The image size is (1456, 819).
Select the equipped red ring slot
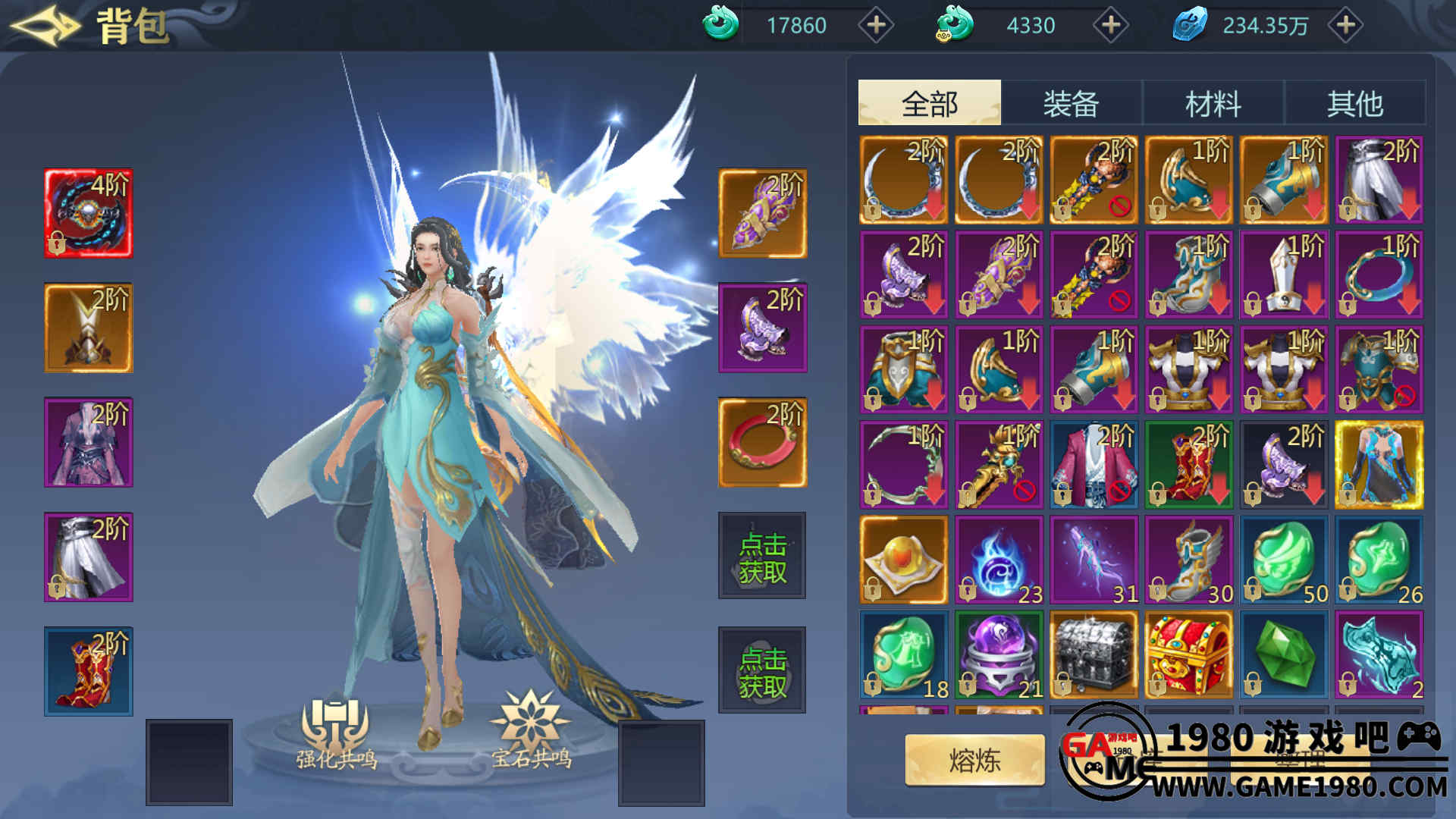point(762,442)
